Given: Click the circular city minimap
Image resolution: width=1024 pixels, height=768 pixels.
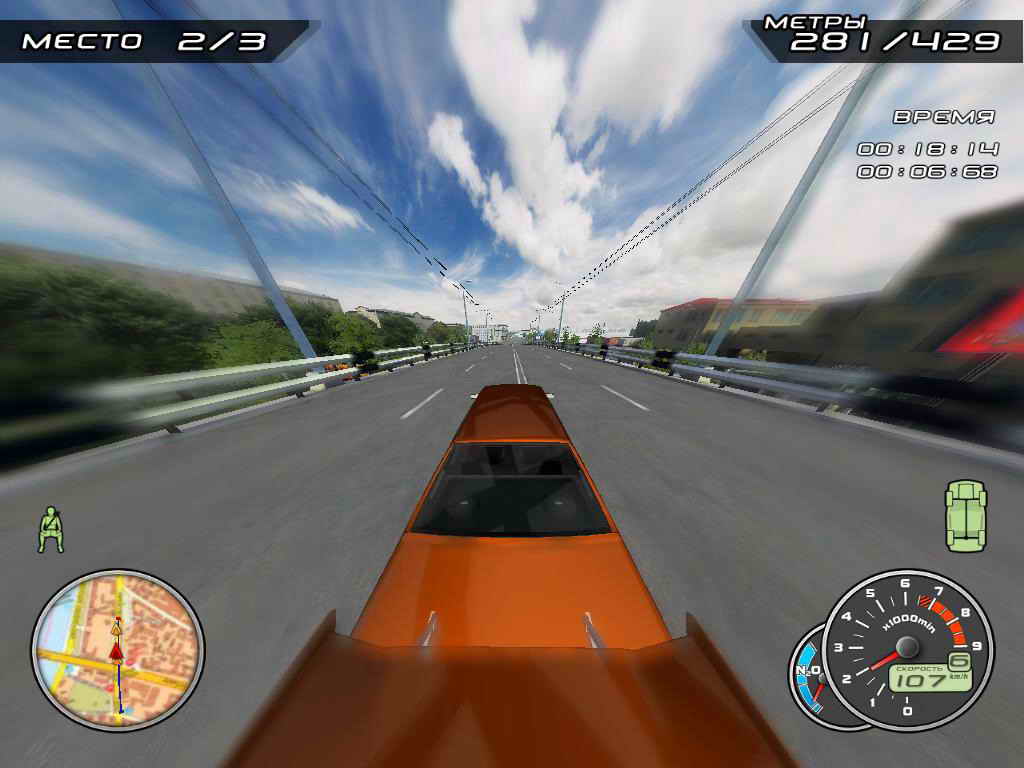Looking at the screenshot, I should click(118, 648).
